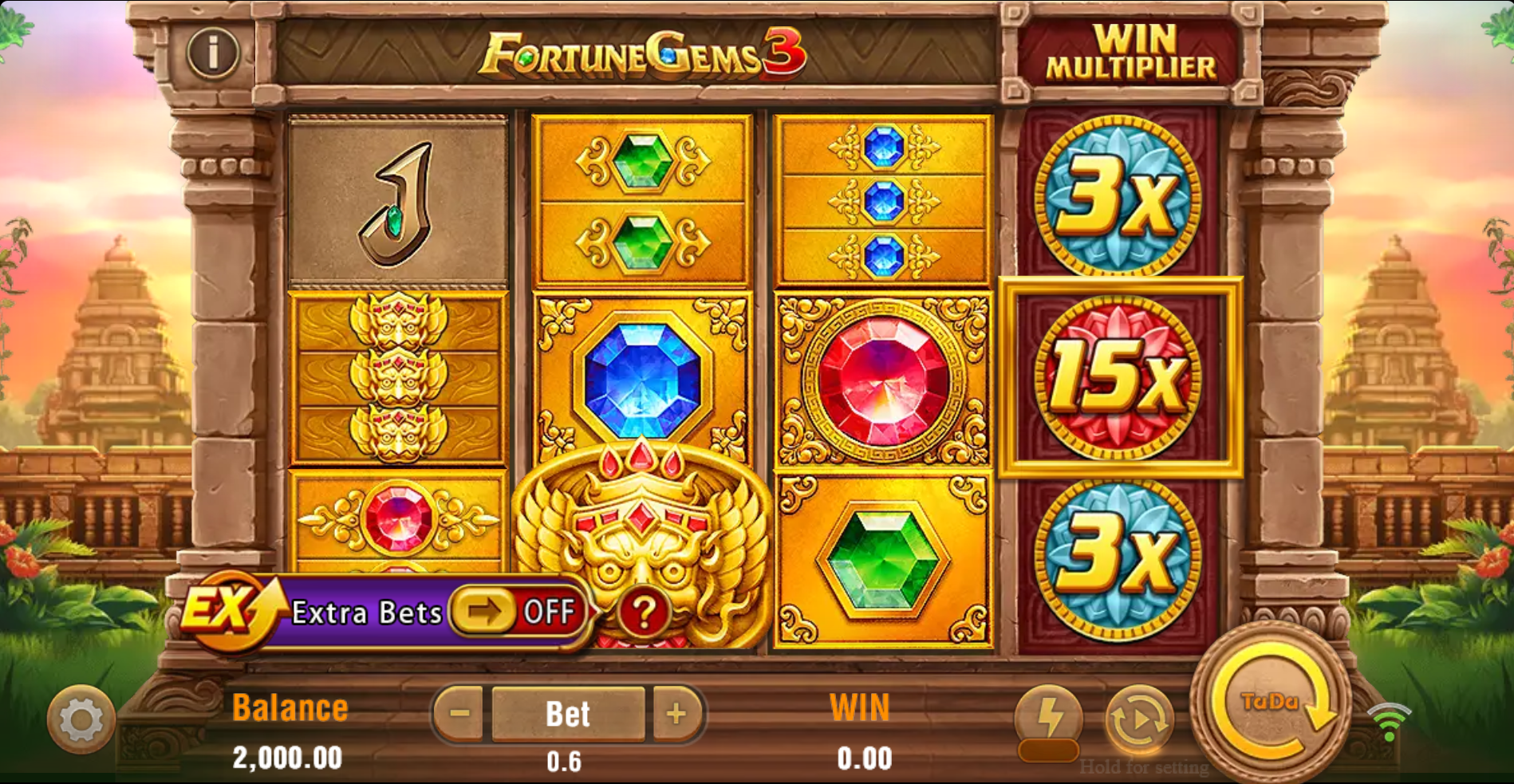This screenshot has height=784, width=1514.
Task: Open the game info panel
Action: [x=212, y=53]
